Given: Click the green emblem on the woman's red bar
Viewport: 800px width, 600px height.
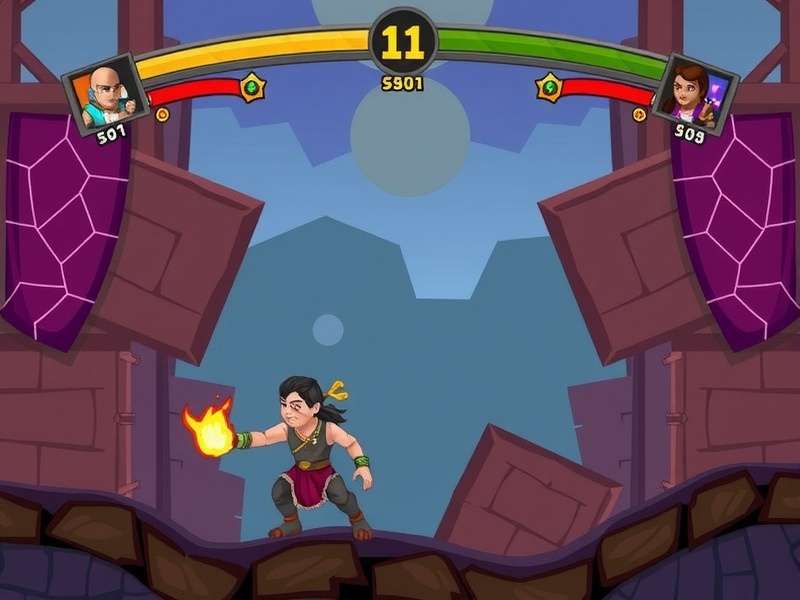Looking at the screenshot, I should point(549,88).
